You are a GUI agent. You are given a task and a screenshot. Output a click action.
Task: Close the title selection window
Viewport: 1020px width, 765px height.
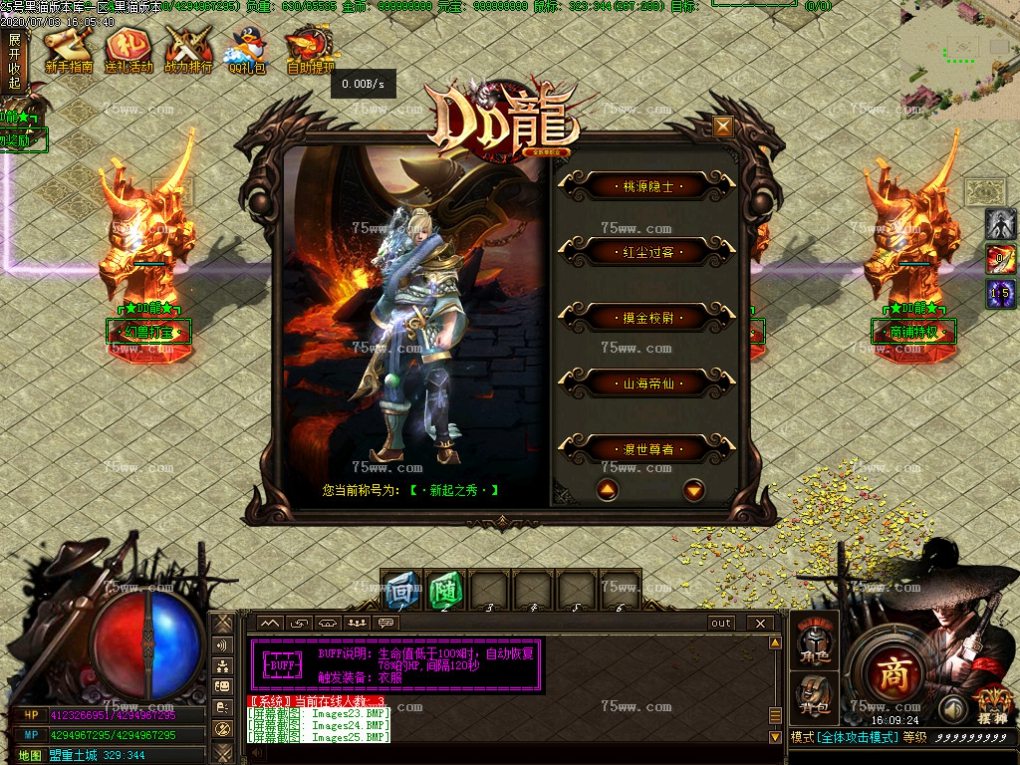(x=722, y=126)
